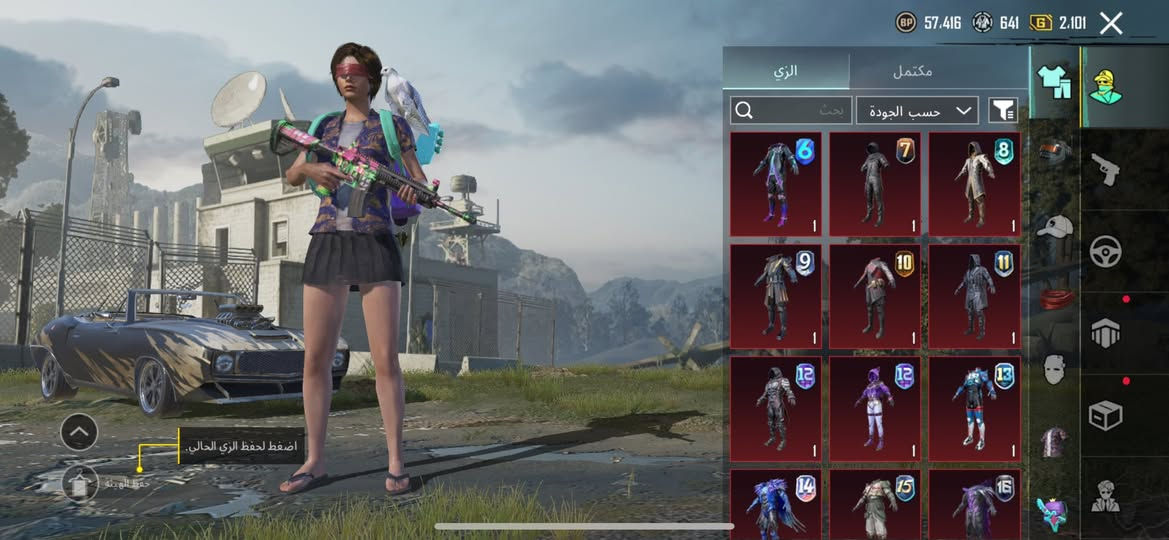Click the outfit search field

click(x=791, y=110)
